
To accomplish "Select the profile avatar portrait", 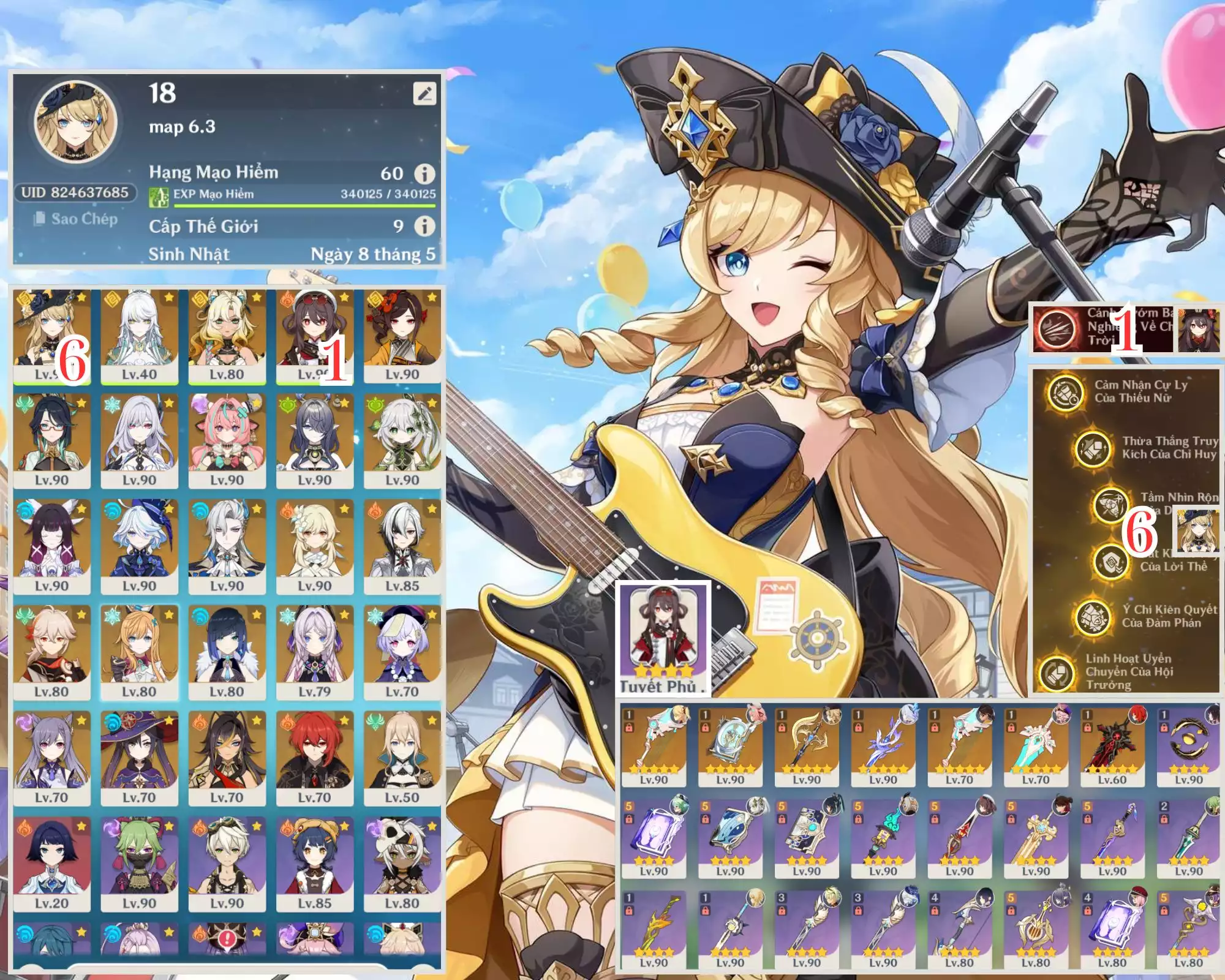I will point(76,123).
